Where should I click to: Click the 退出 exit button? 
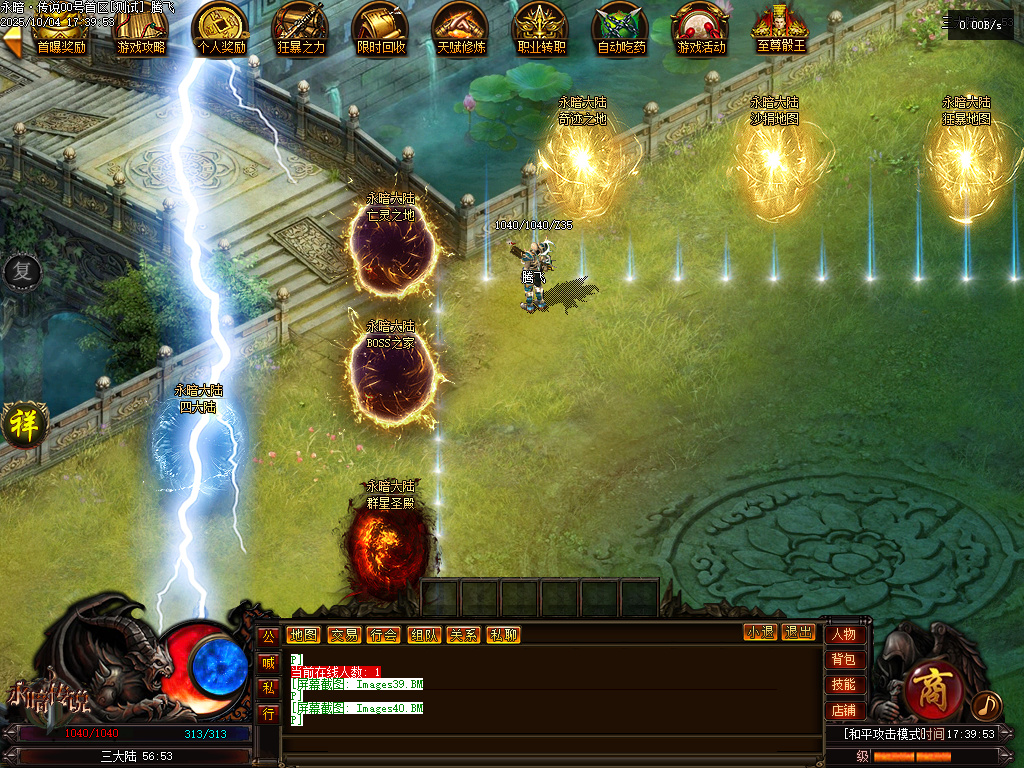(799, 632)
